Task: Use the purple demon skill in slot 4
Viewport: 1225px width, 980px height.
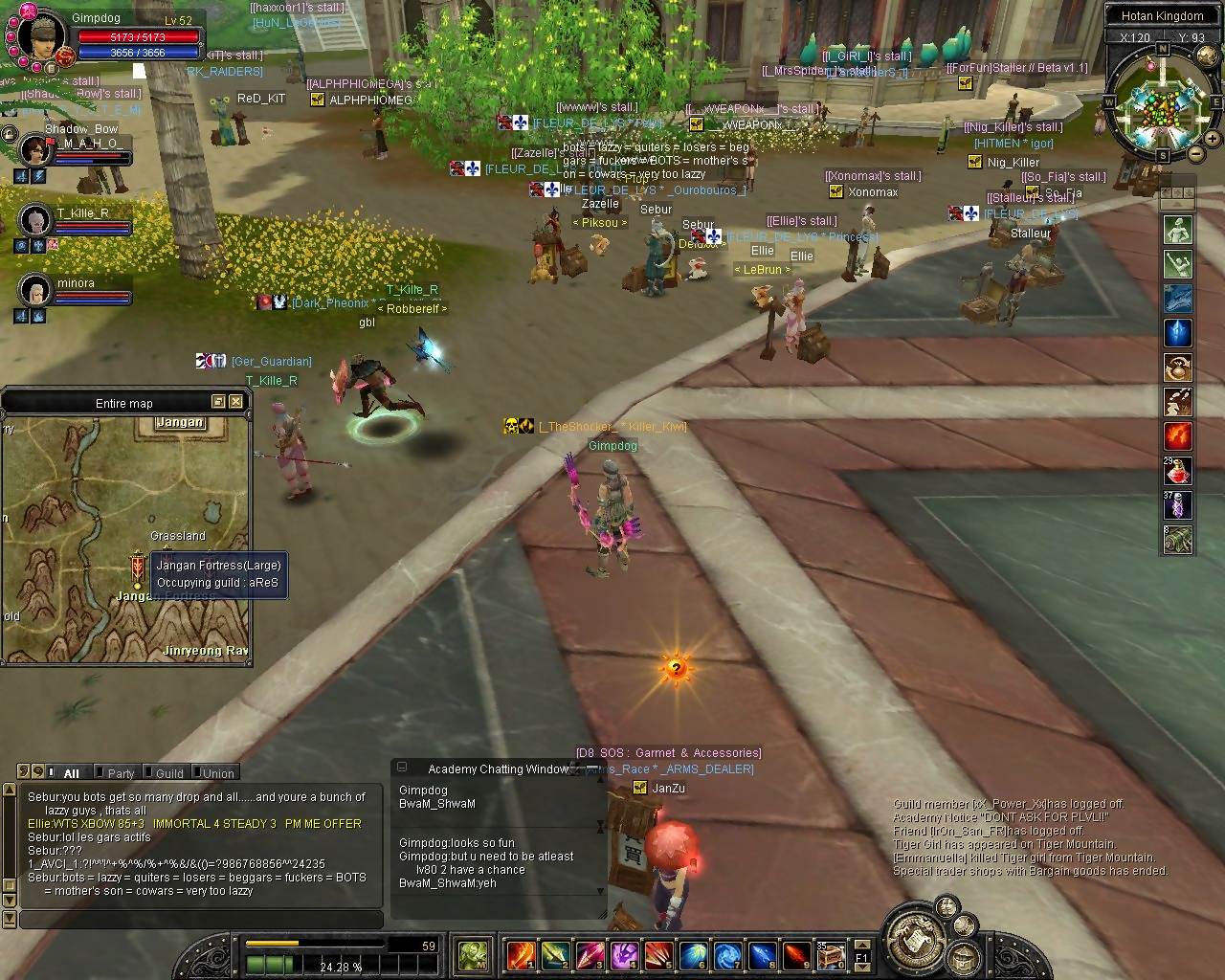Action: coord(624,954)
